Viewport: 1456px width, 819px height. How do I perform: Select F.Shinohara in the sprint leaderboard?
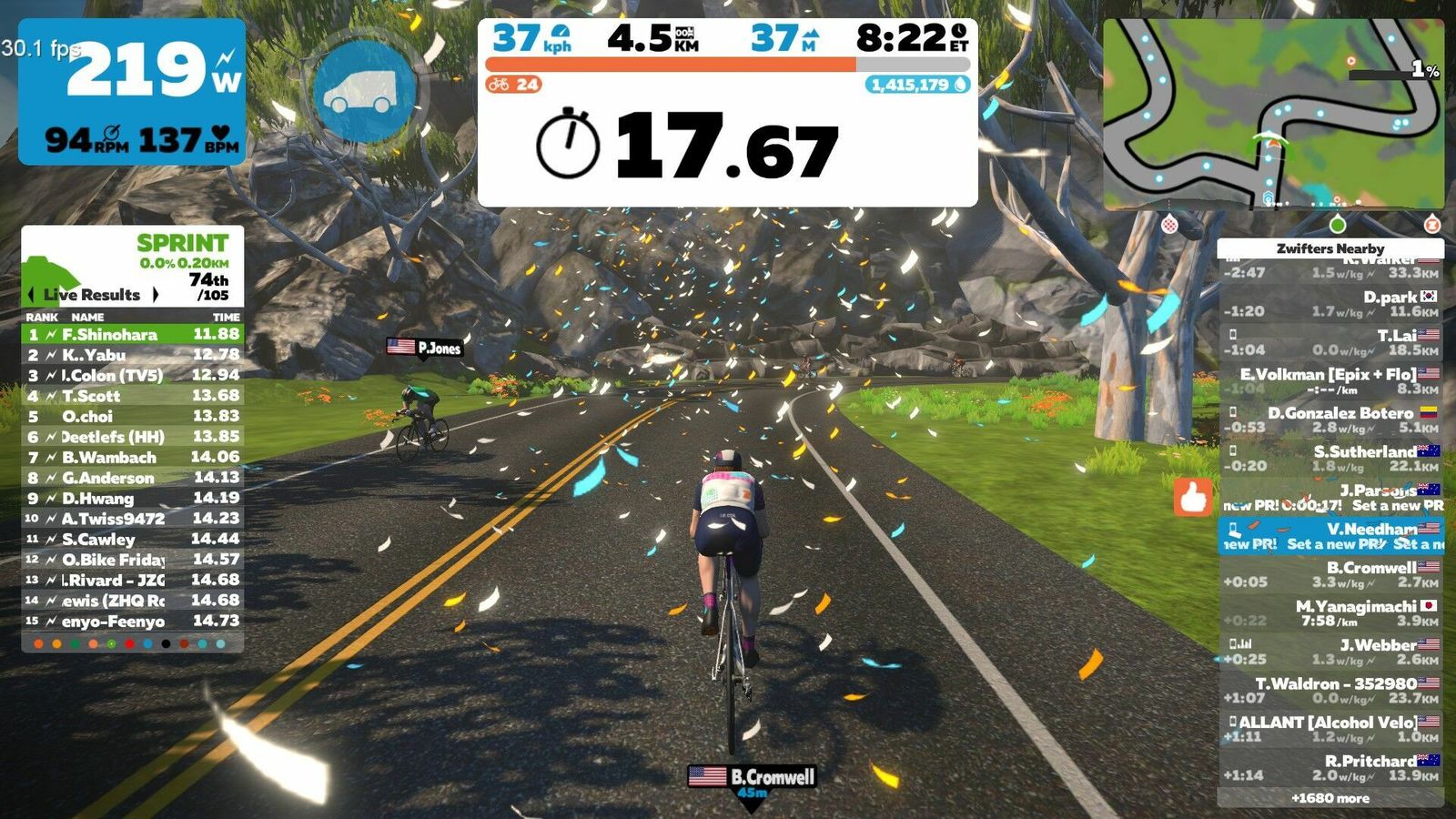pos(133,335)
